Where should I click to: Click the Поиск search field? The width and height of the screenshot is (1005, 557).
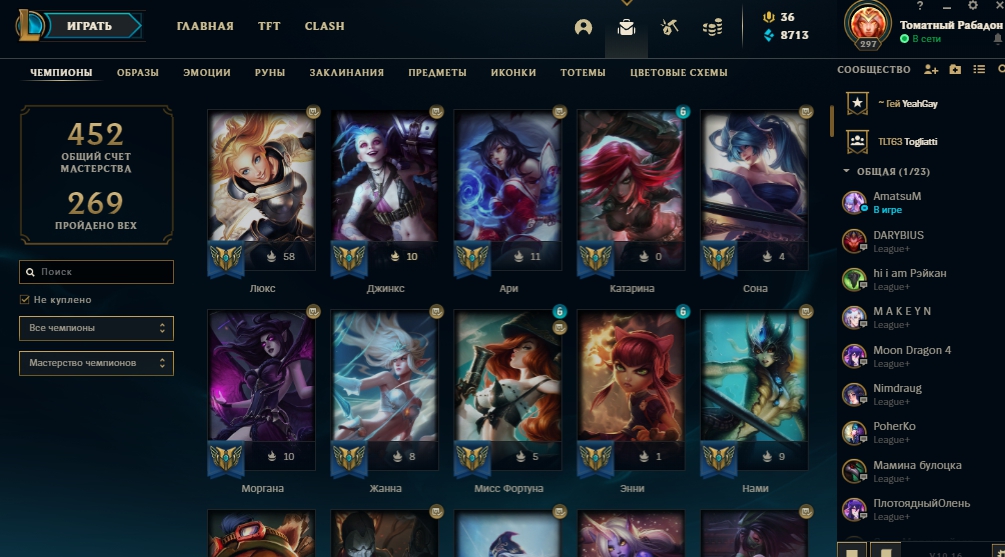97,272
